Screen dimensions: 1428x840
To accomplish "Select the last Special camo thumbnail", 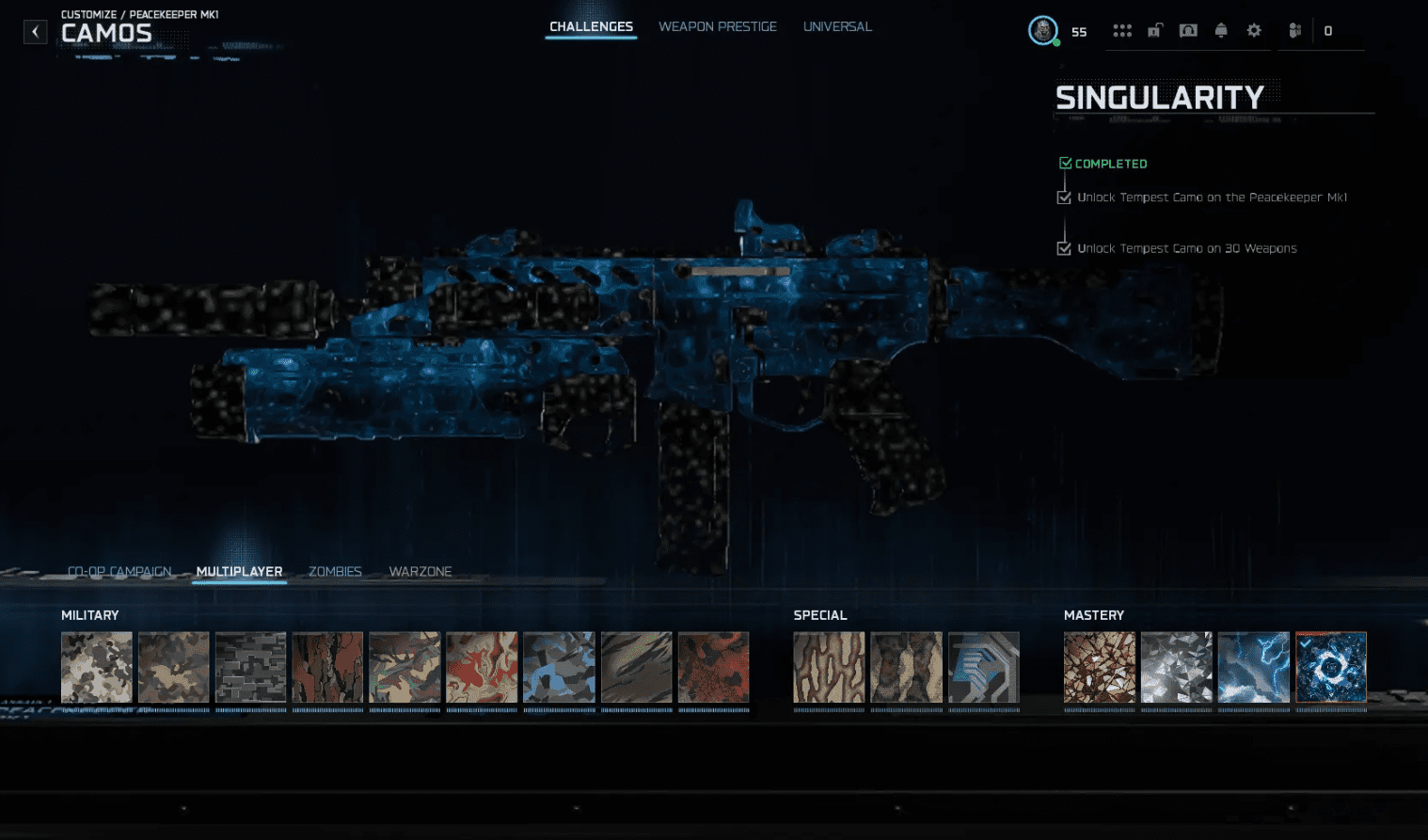I will 984,667.
